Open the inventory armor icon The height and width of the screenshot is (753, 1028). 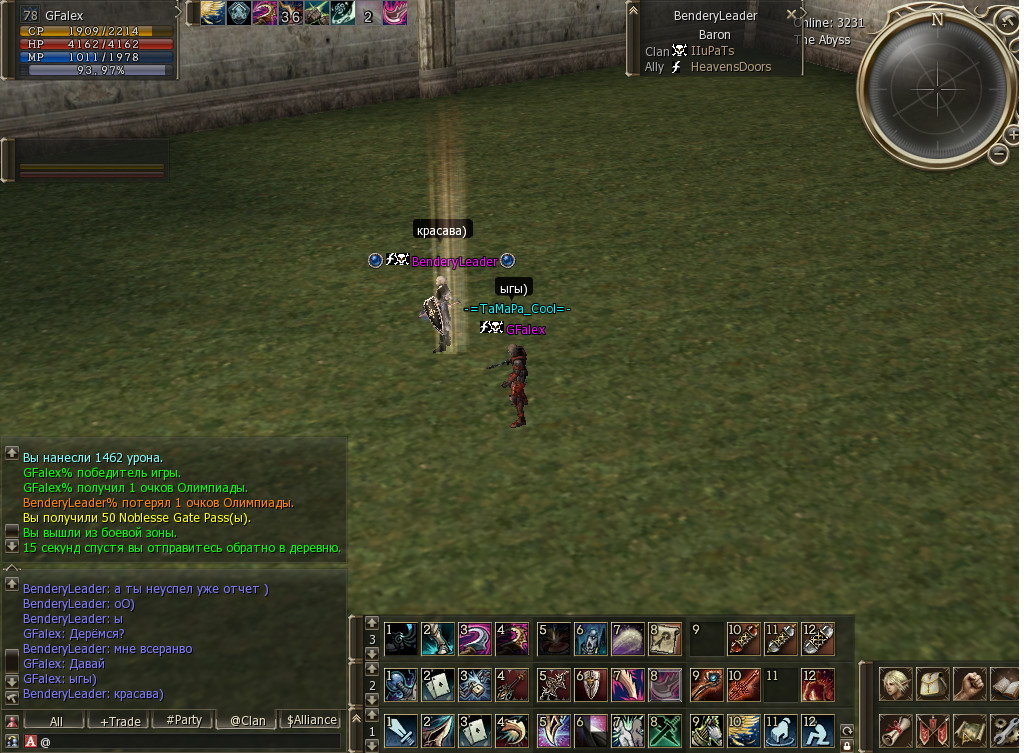(932, 684)
